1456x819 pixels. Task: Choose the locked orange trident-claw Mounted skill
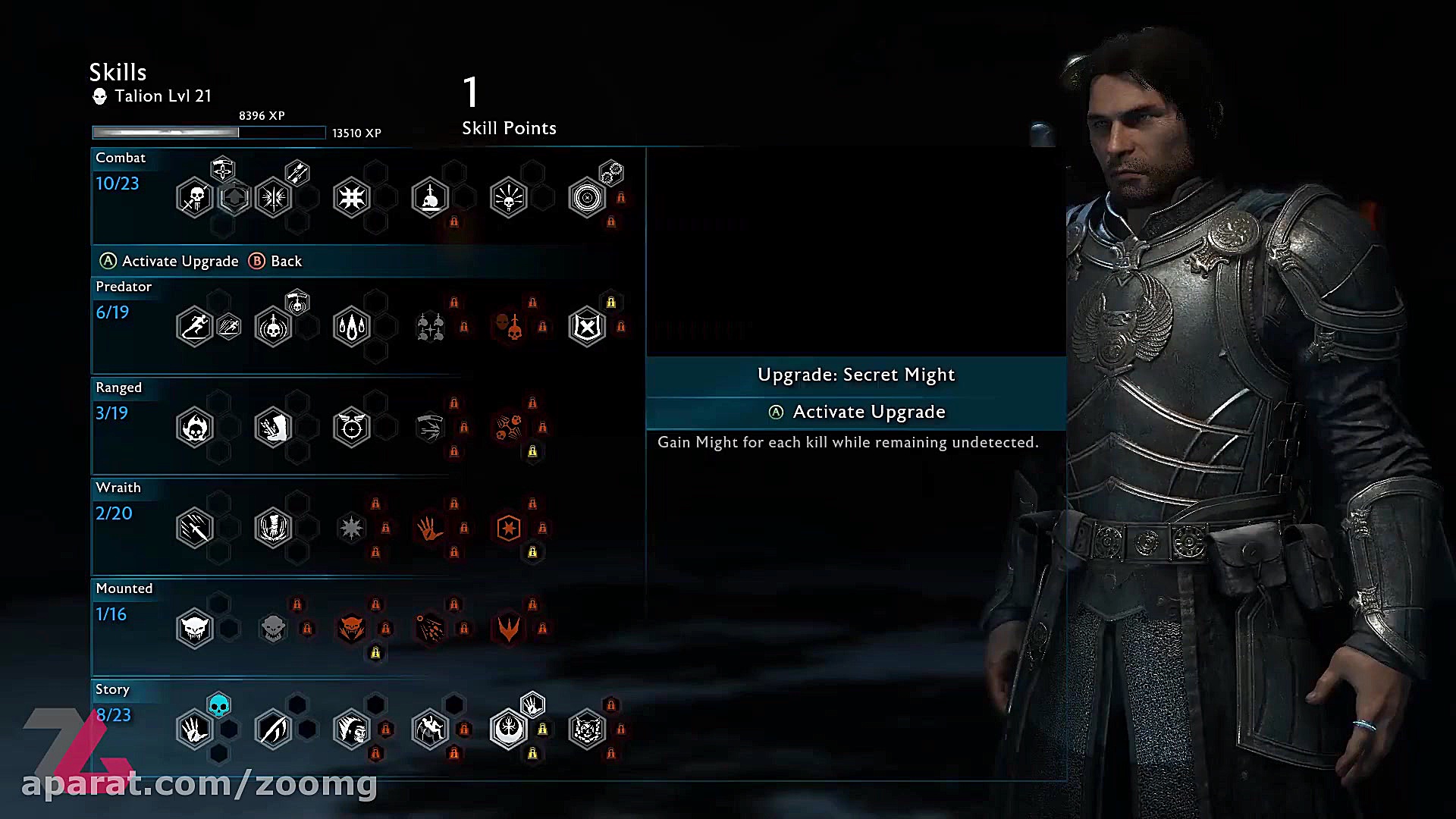point(509,629)
